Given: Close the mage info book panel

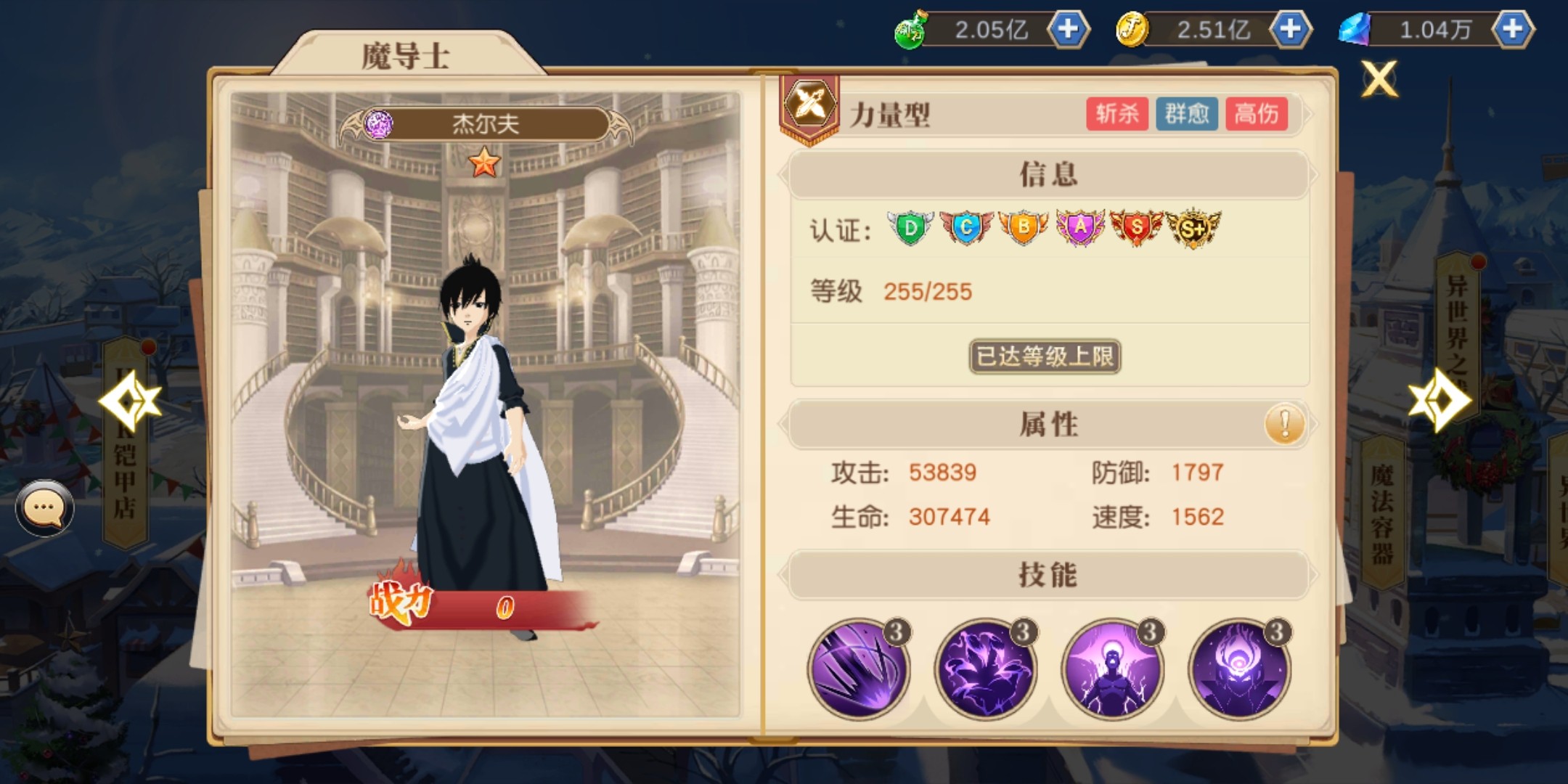Looking at the screenshot, I should 1379,78.
